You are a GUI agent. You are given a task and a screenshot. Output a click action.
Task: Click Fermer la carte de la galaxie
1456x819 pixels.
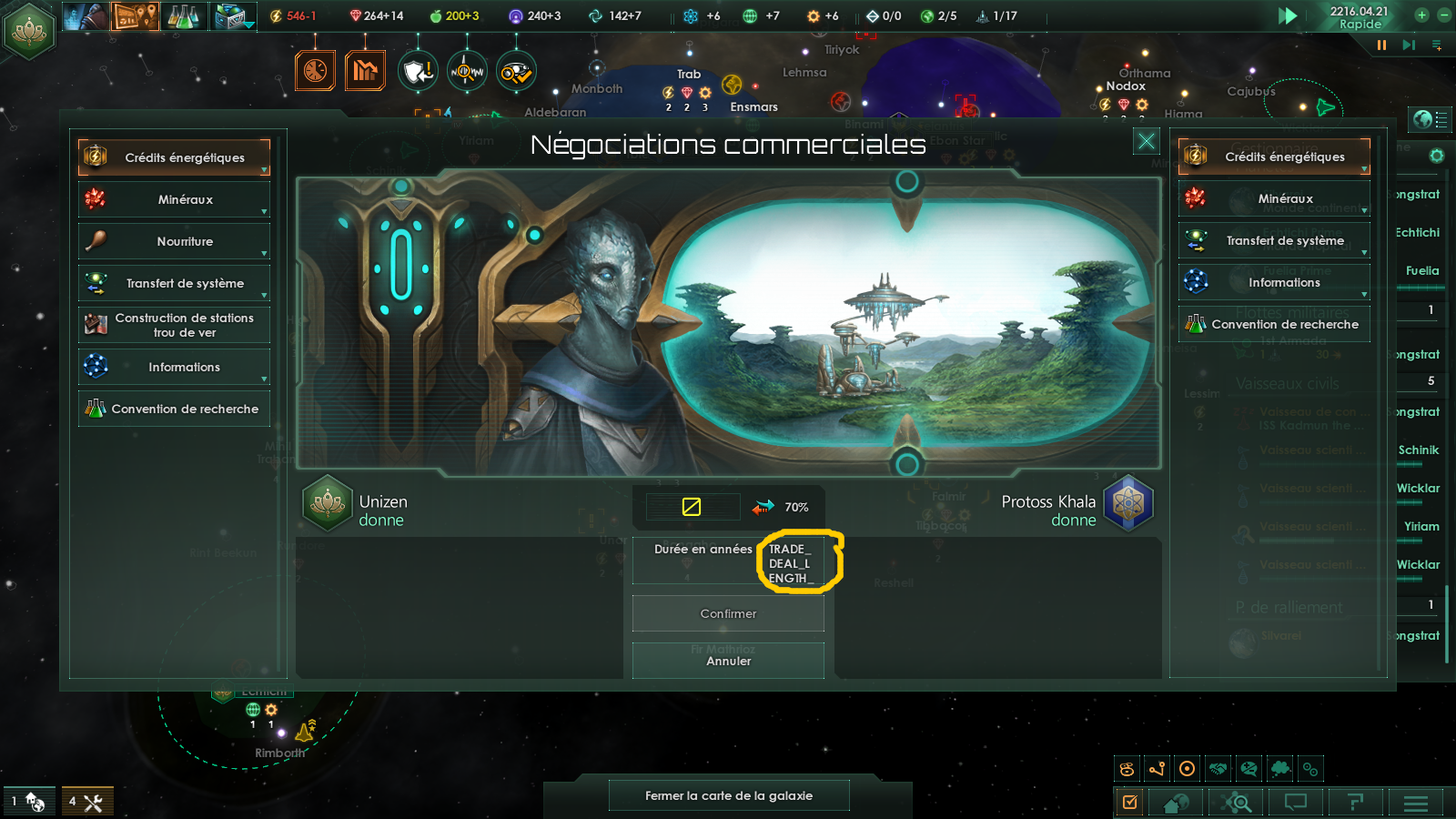click(x=728, y=794)
